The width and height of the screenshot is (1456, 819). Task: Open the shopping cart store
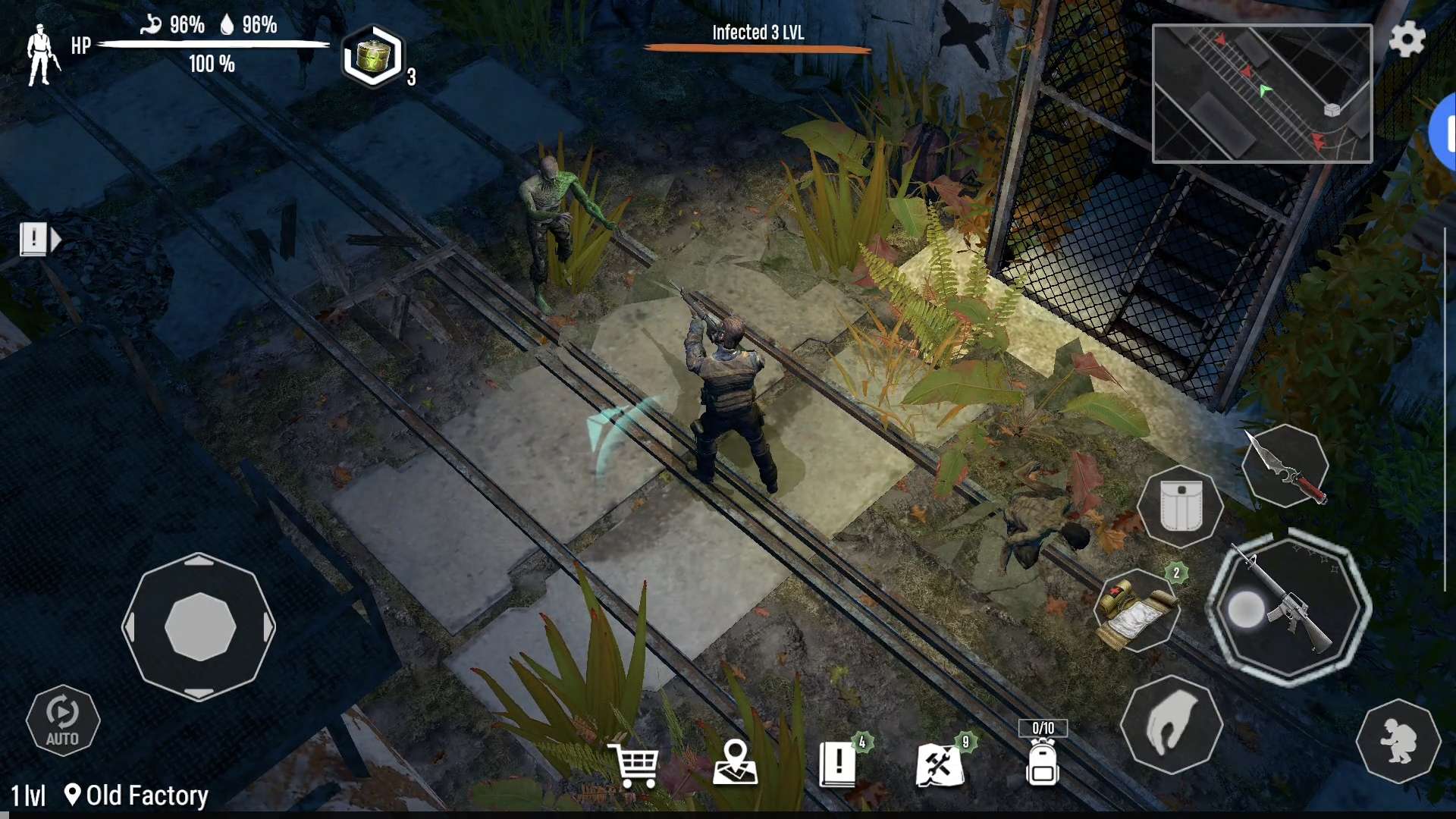[x=634, y=764]
